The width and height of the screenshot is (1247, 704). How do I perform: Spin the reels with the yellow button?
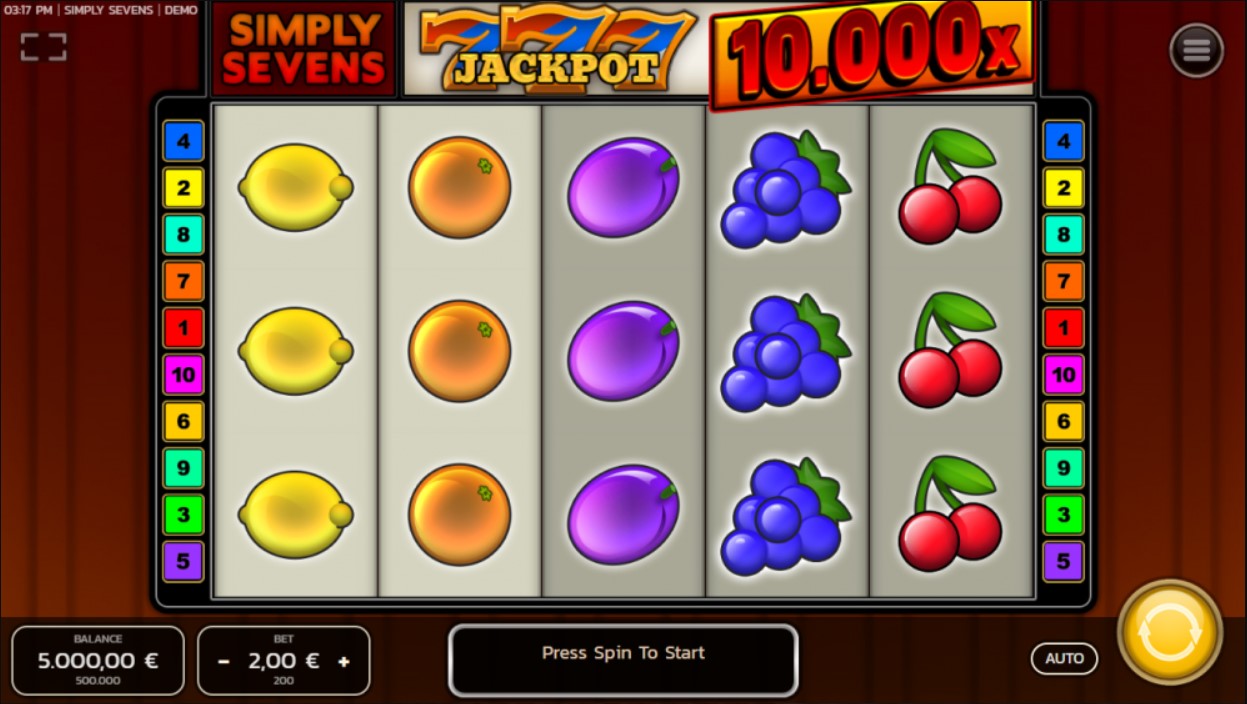point(1169,633)
